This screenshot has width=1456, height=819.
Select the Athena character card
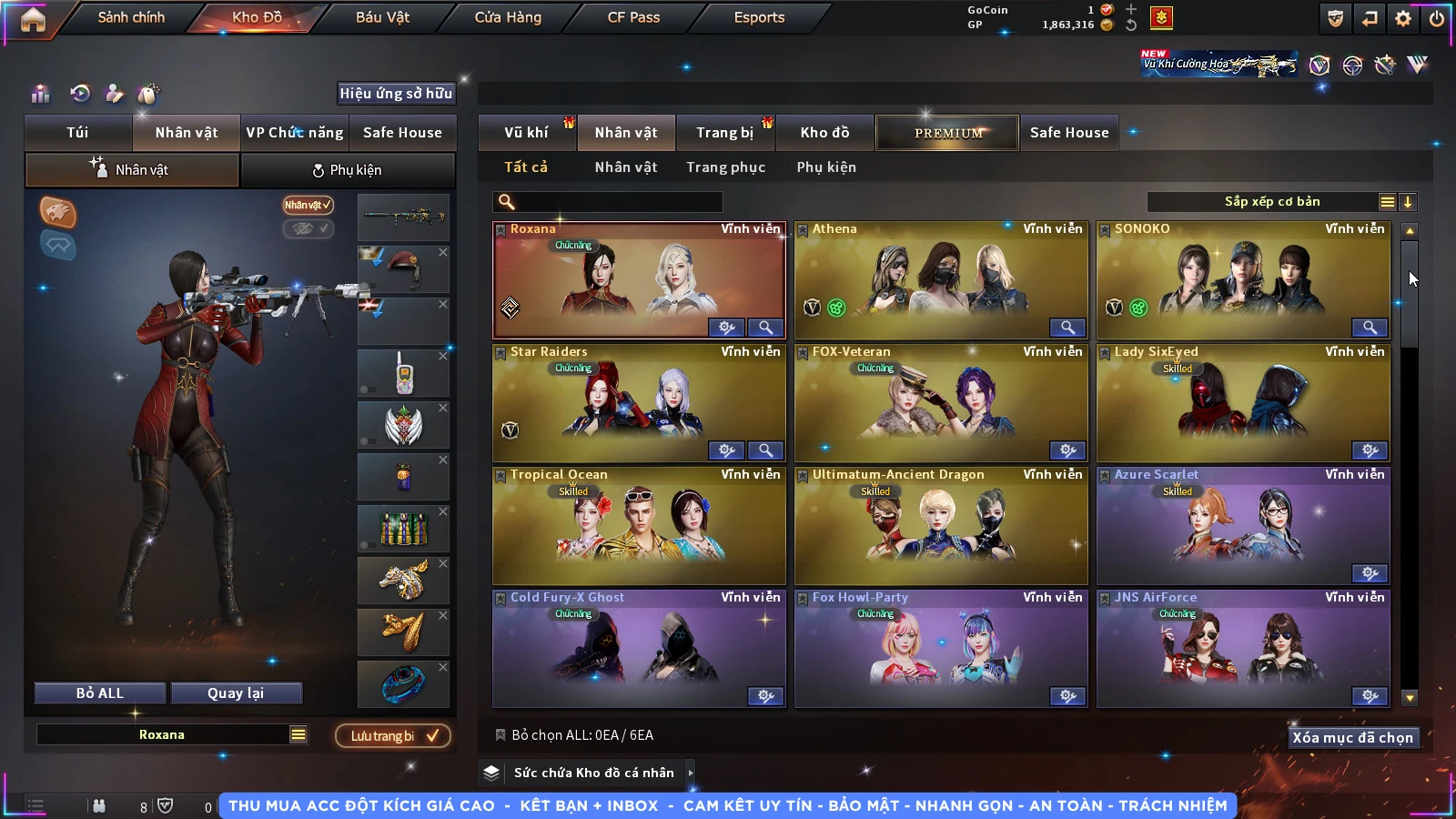tap(941, 280)
